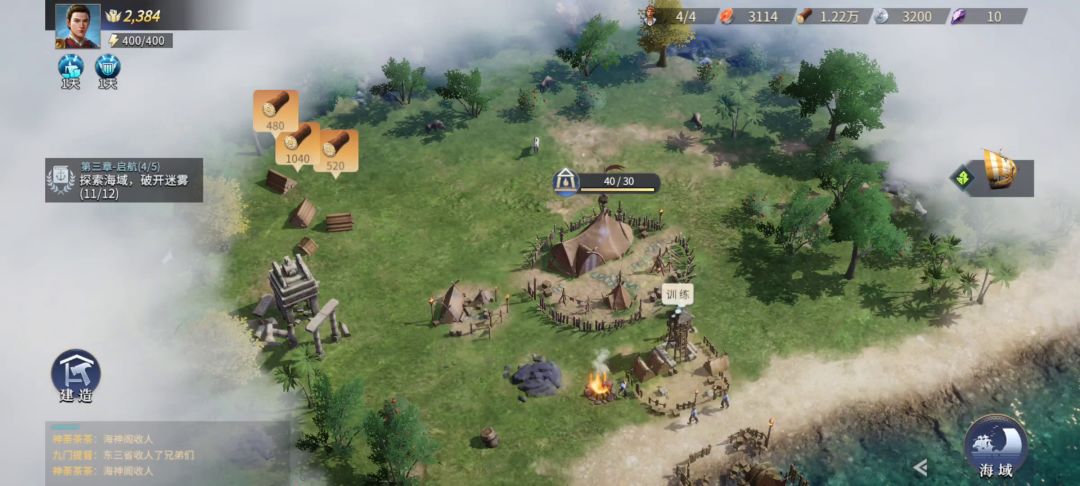Image resolution: width=1080 pixels, height=486 pixels.
Task: Open the chapter three quest tracker
Action: pyautogui.click(x=124, y=180)
